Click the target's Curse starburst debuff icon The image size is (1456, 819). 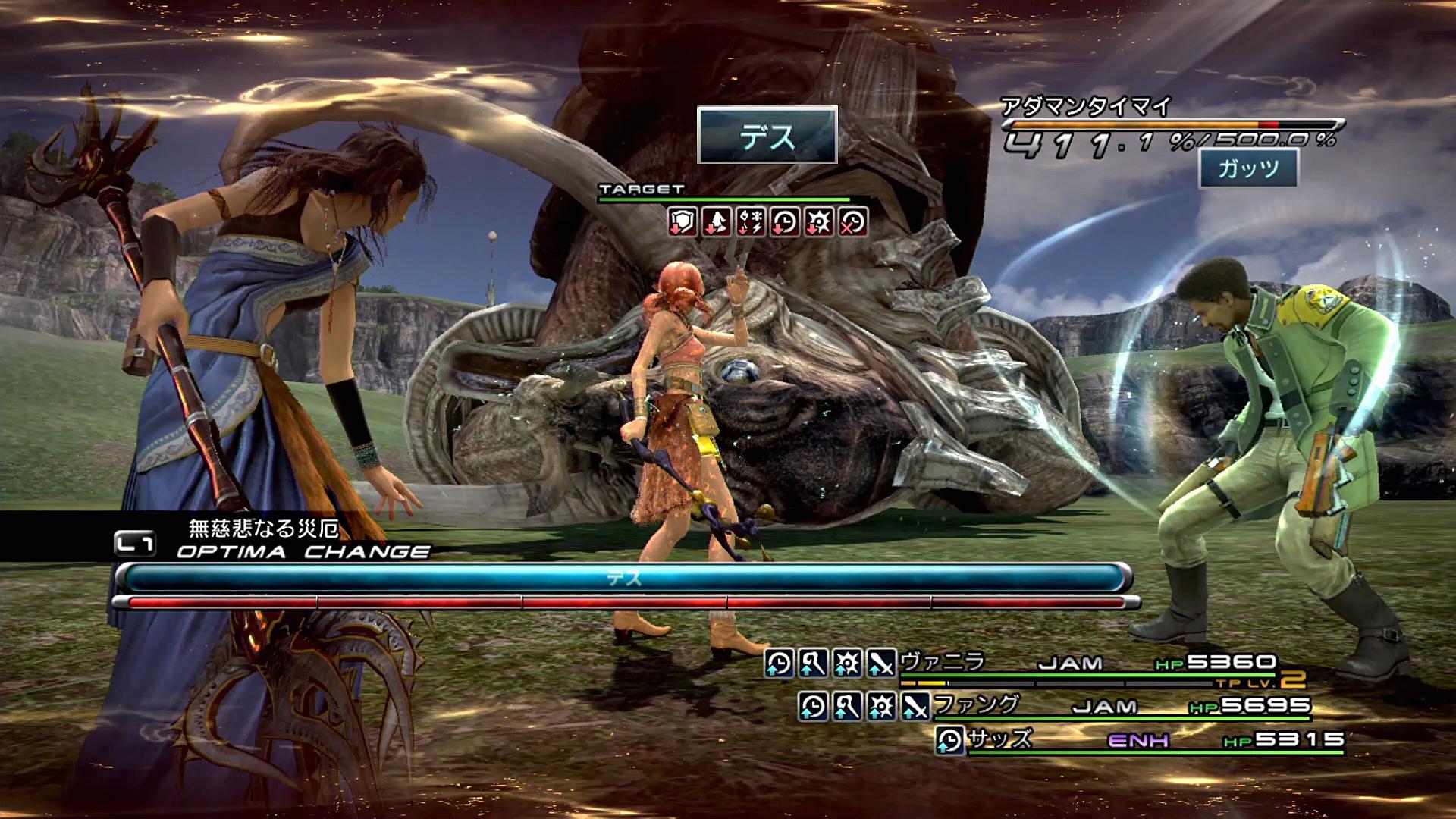click(819, 222)
